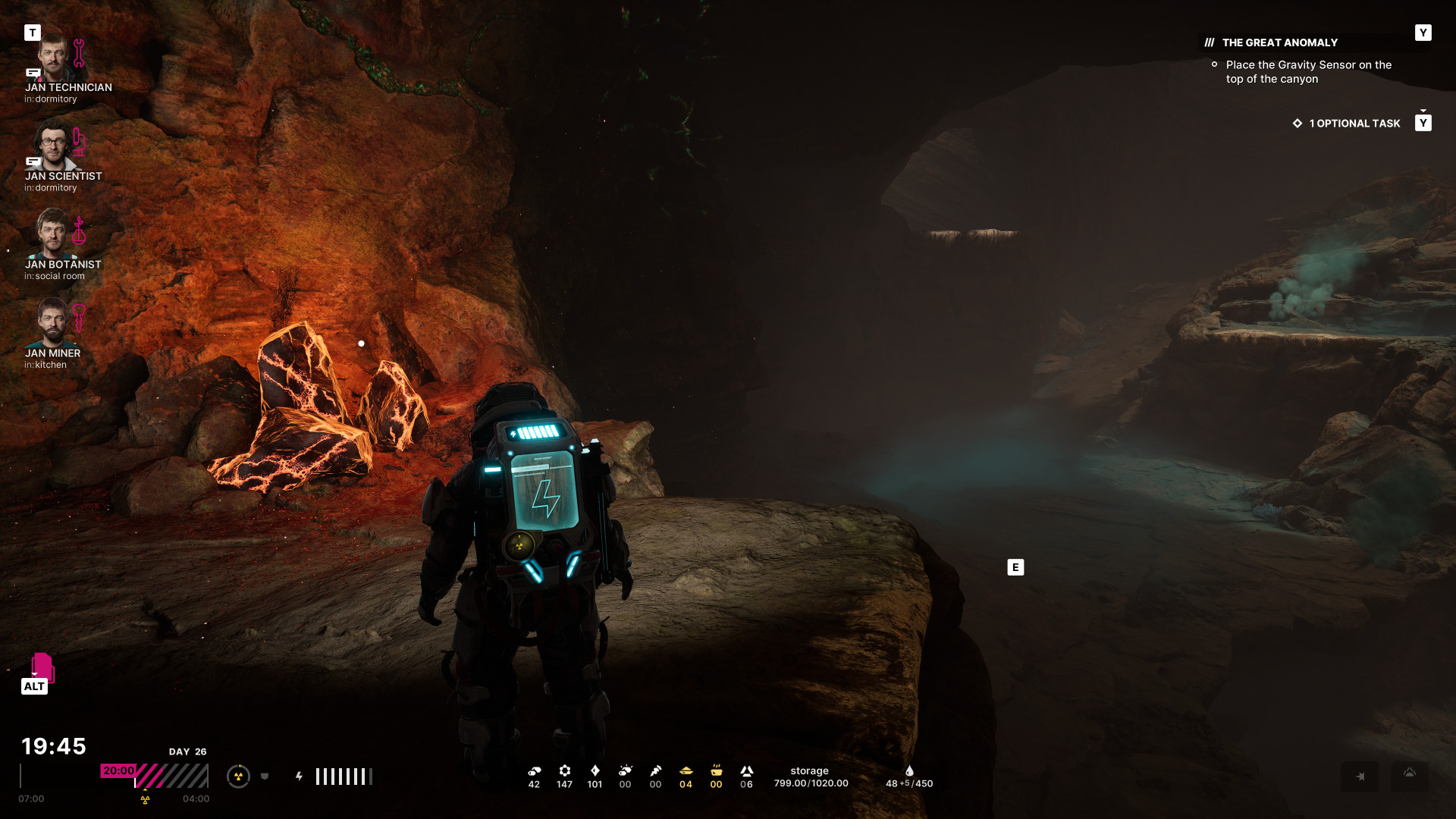The height and width of the screenshot is (819, 1456).
Task: Open Jan Miner's crew portrait
Action: click(52, 322)
